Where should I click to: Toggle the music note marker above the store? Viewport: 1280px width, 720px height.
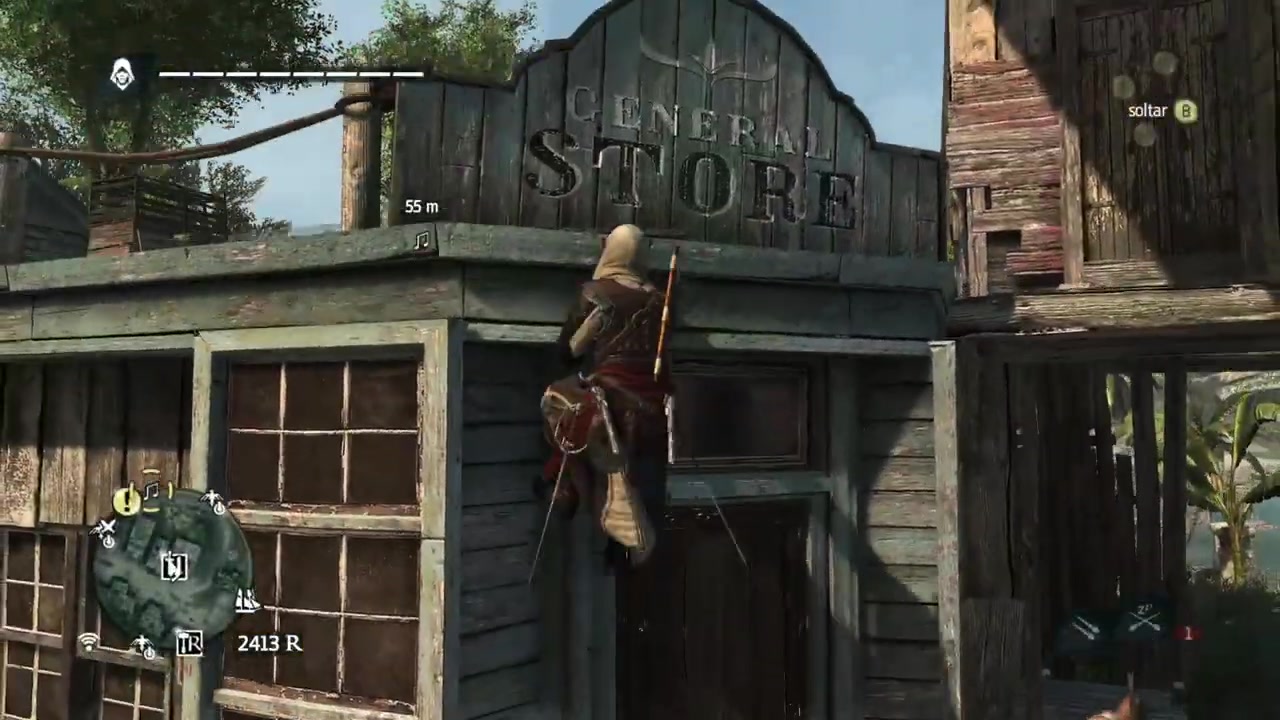coord(420,240)
